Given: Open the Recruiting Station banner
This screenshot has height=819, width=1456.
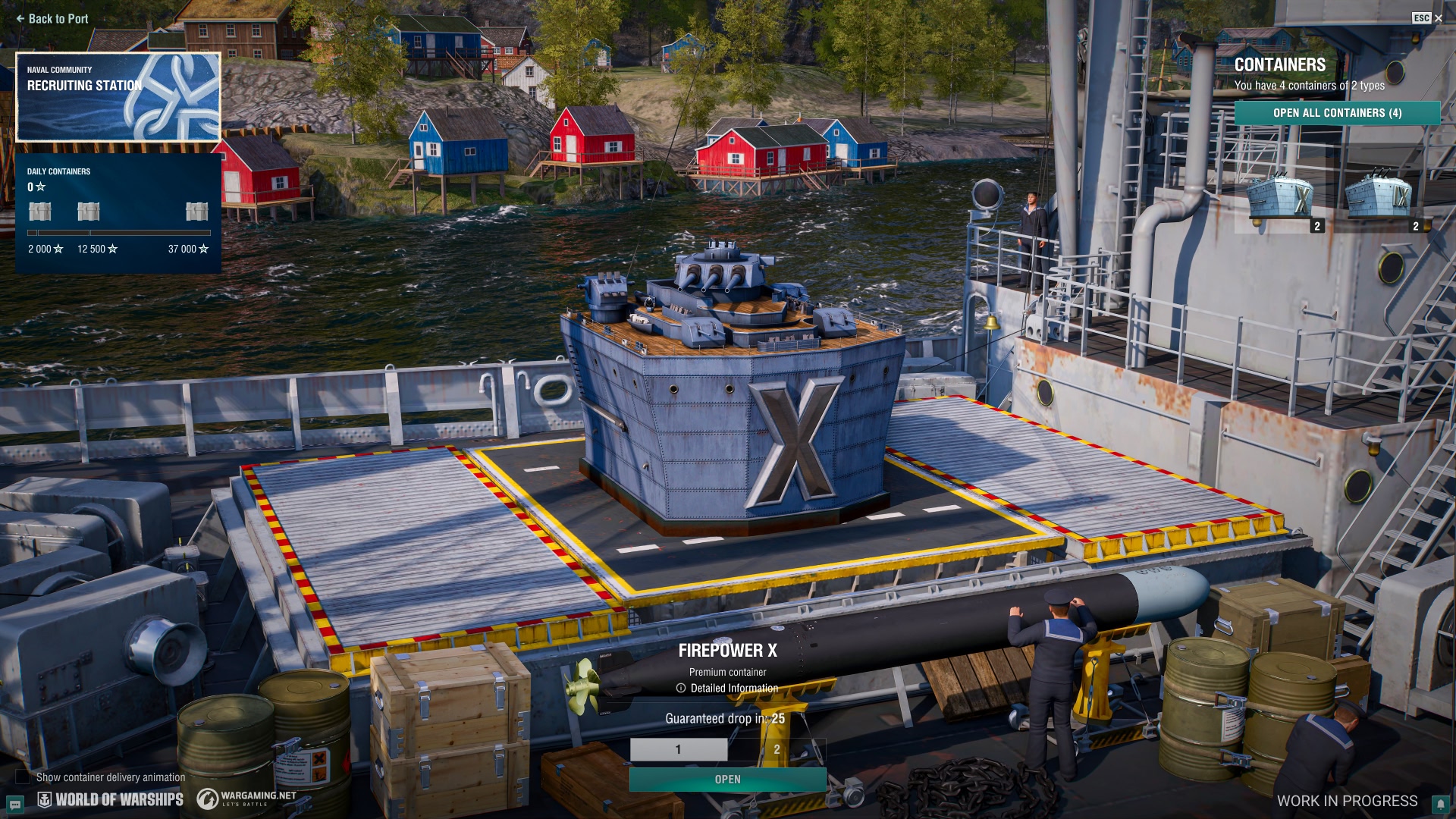Looking at the screenshot, I should 118,97.
